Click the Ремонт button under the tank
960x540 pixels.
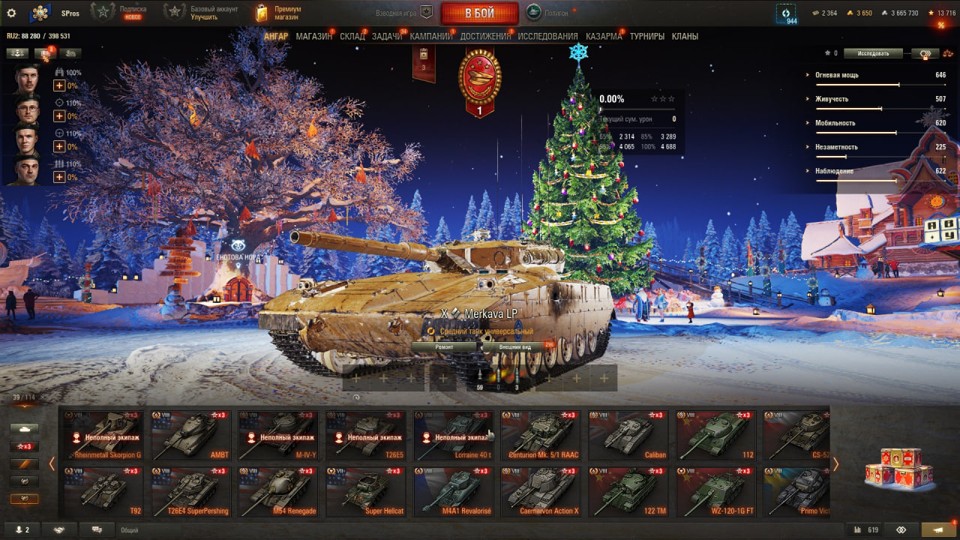coord(445,346)
